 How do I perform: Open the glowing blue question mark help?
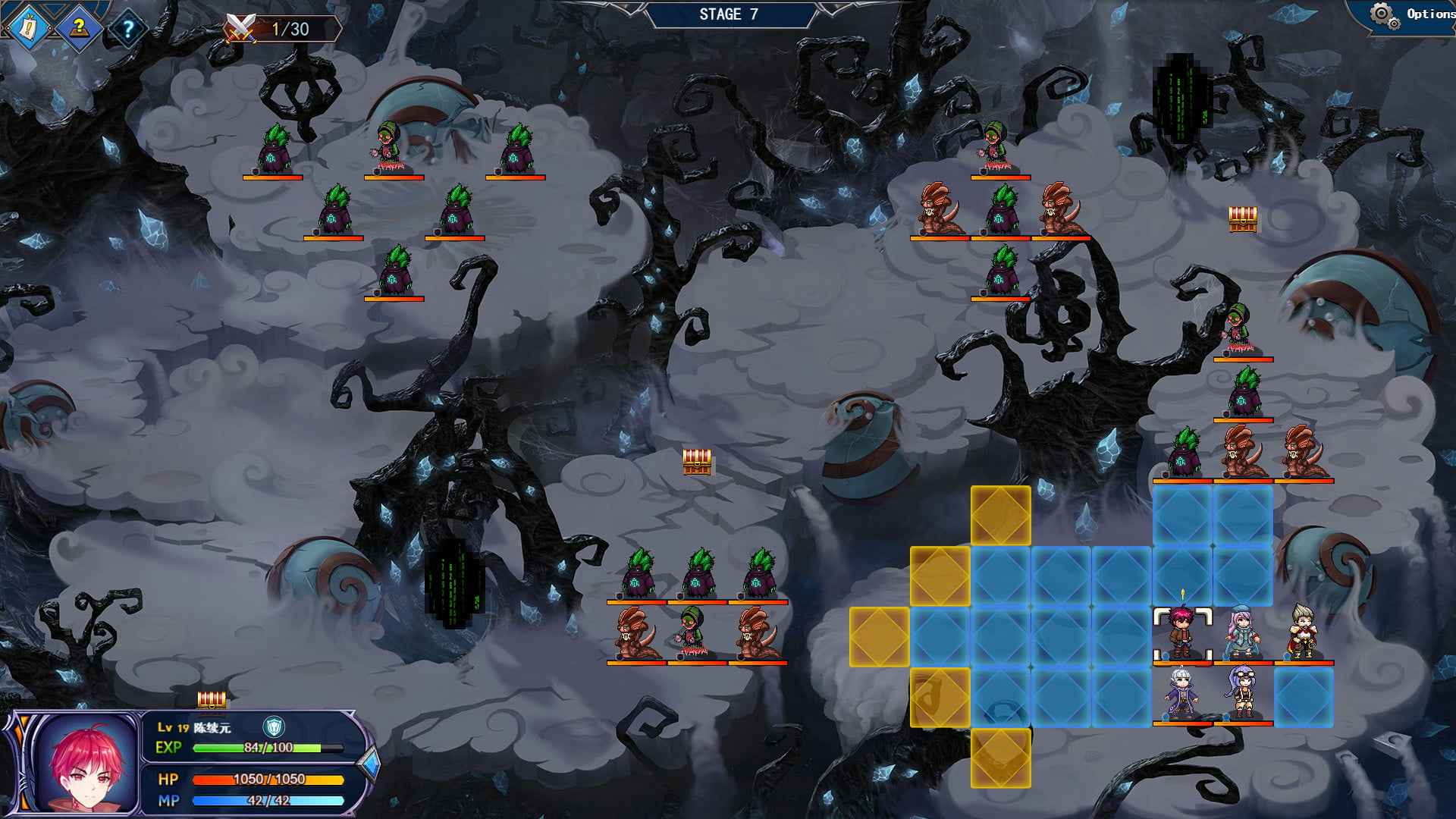128,30
